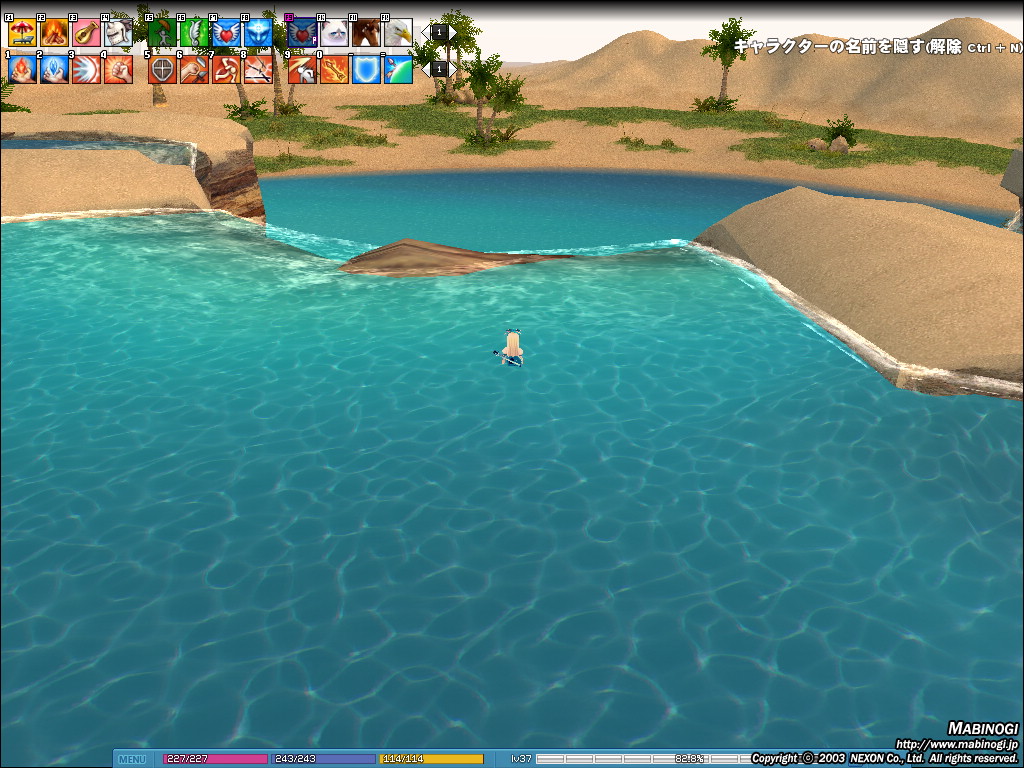The image size is (1024, 768).
Task: Click the blue shield skill icon
Action: 366,69
